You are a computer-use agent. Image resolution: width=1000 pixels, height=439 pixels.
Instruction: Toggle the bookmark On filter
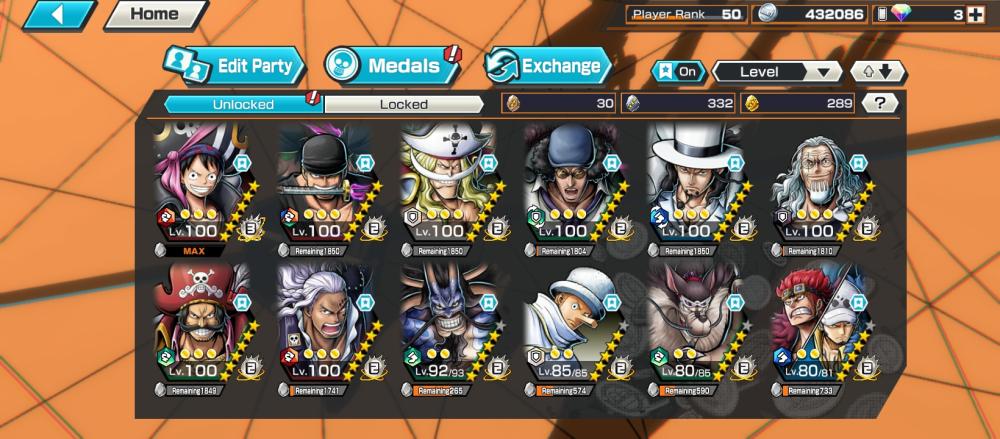tap(676, 72)
